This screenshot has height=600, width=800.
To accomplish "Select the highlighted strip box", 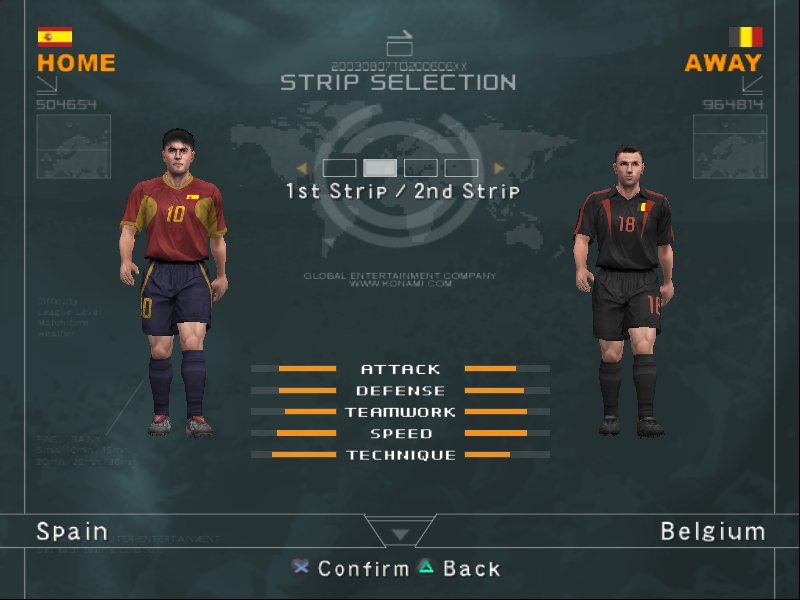I will 379,168.
